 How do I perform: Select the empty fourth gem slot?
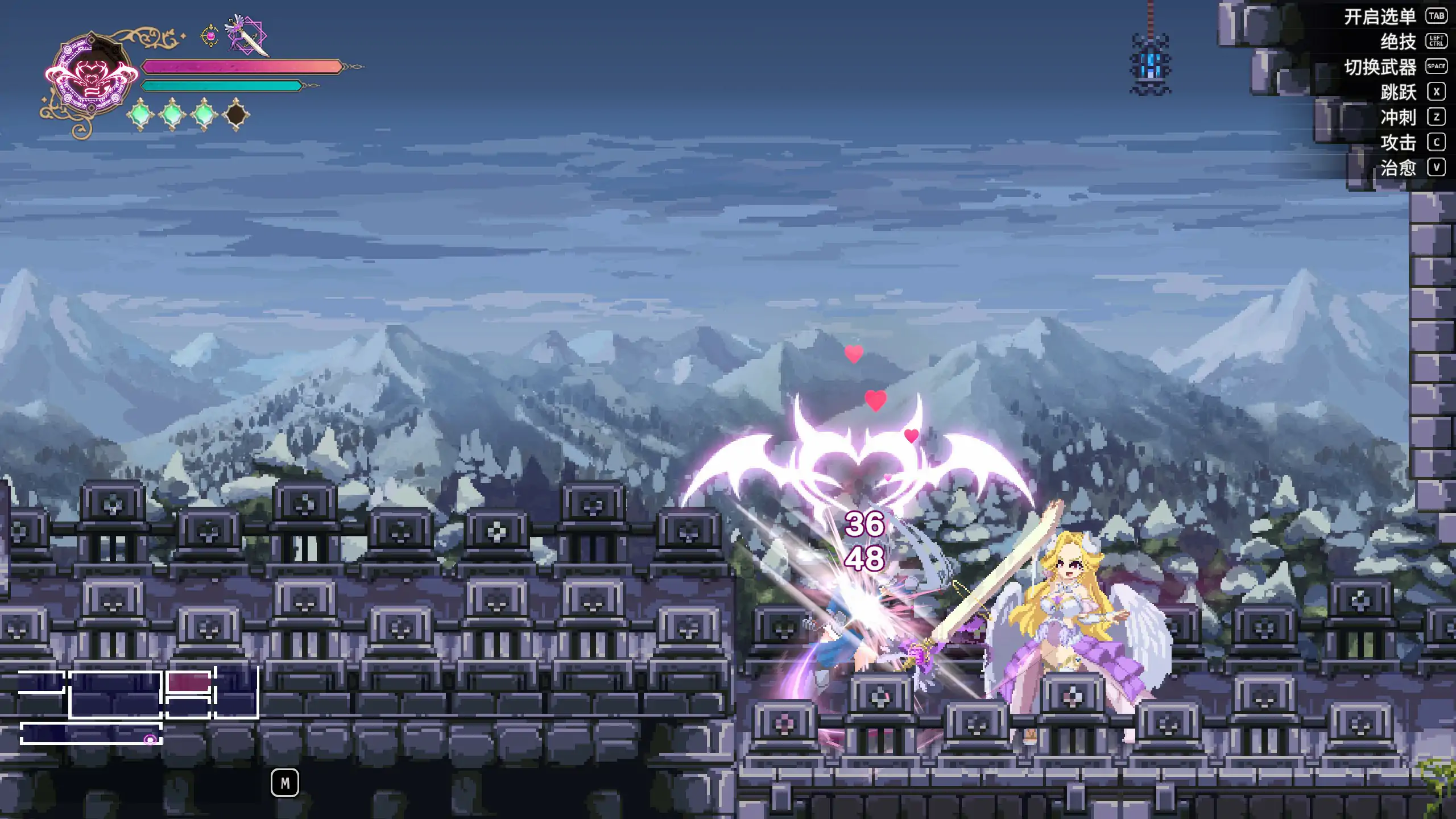[x=237, y=114]
